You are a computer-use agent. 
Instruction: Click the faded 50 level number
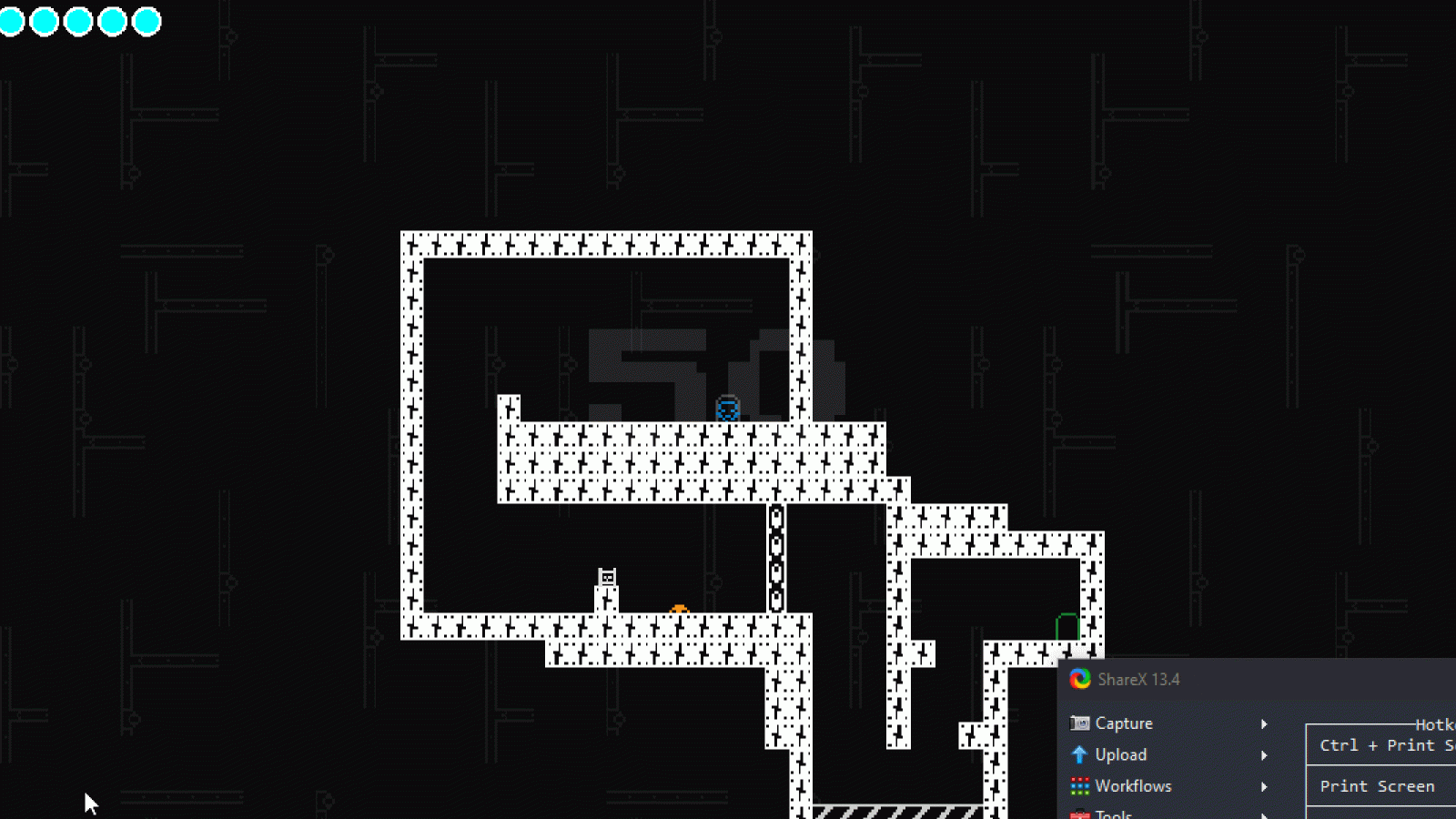click(x=708, y=362)
